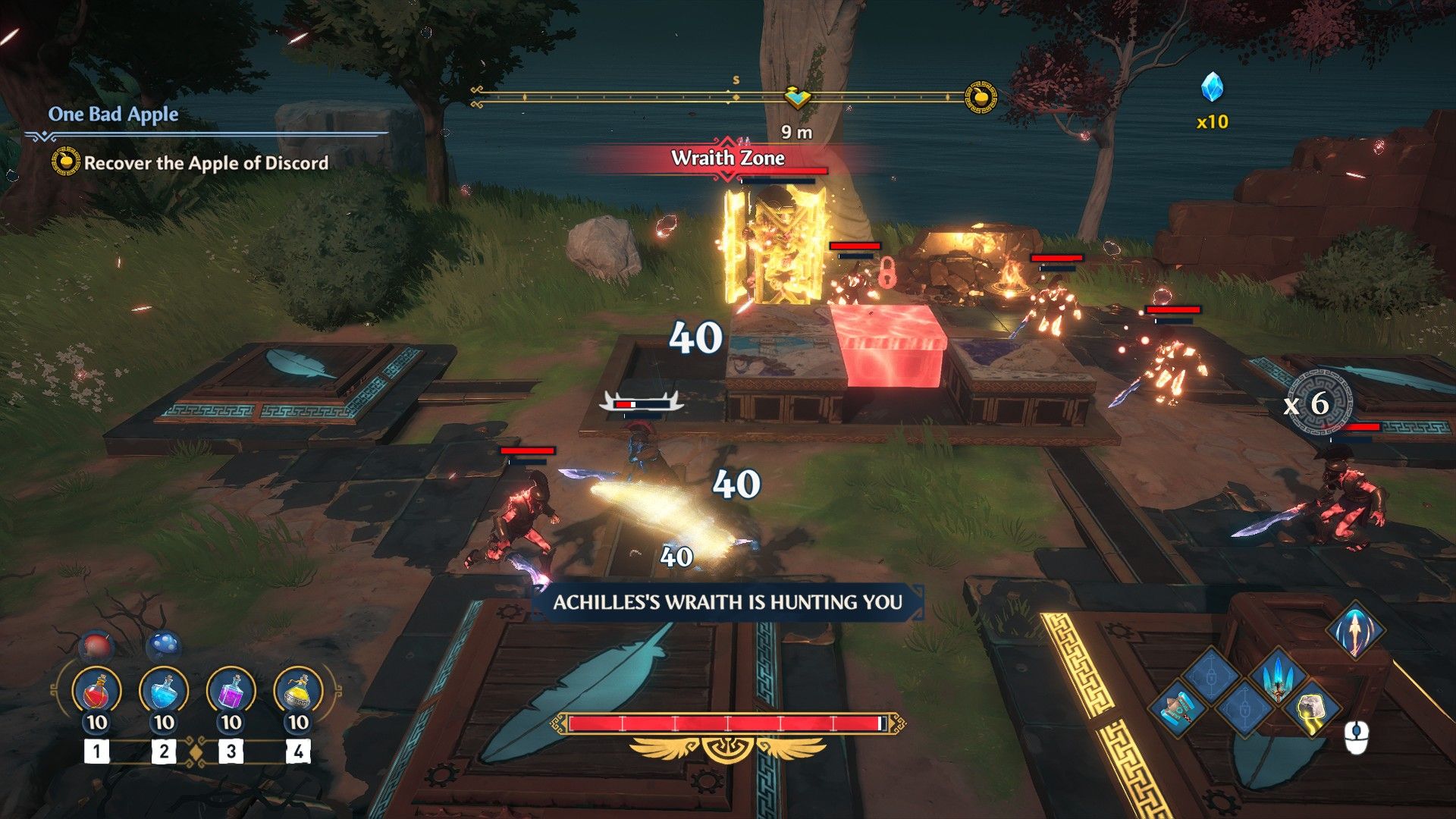Activate the upward arrow dash ability
The width and height of the screenshot is (1456, 819).
point(1354,631)
